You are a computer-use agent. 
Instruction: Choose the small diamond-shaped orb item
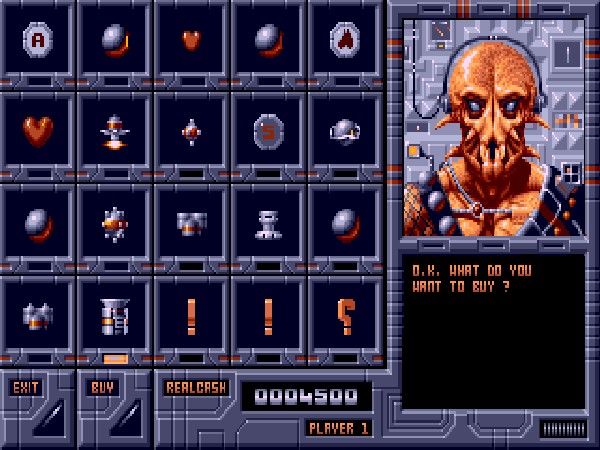pyautogui.click(x=191, y=131)
